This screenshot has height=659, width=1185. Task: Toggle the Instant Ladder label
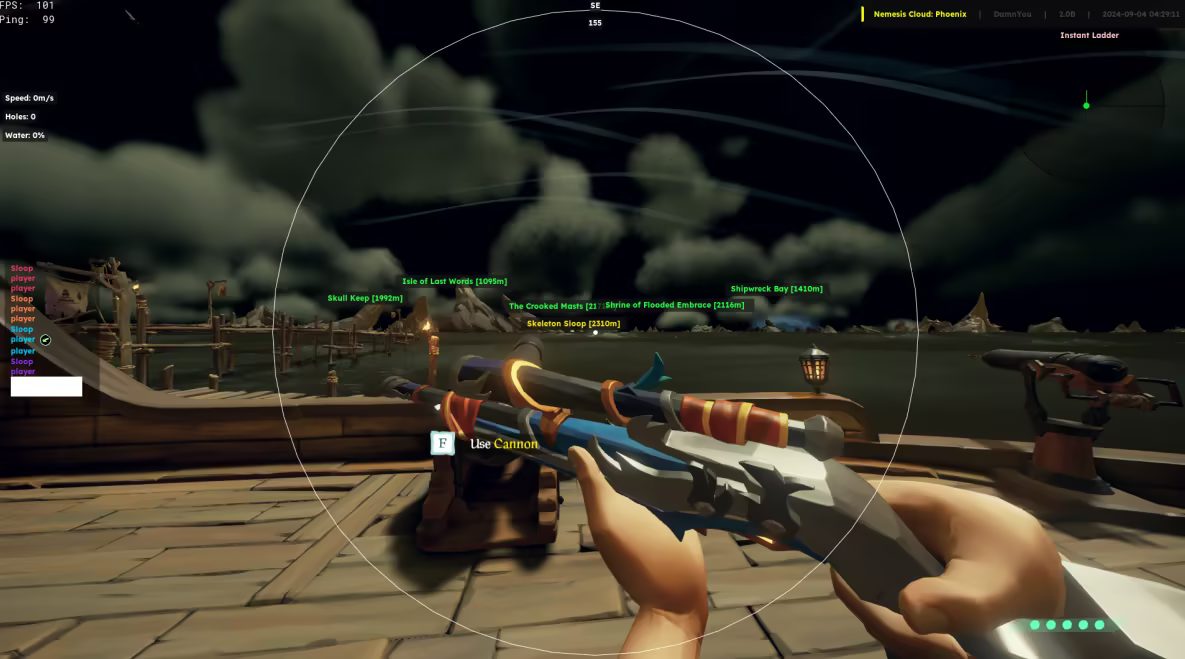coord(1089,35)
